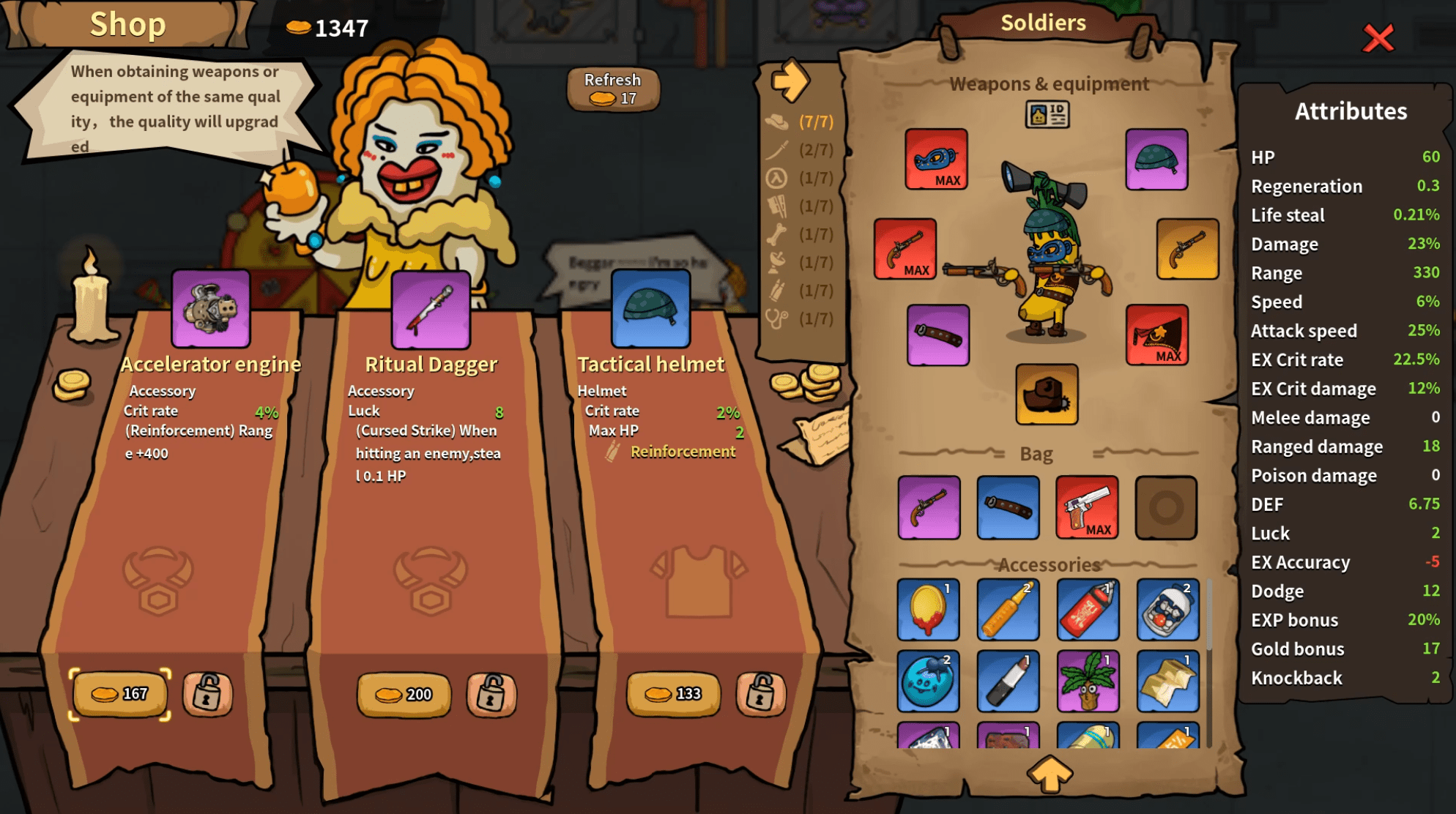Viewport: 1456px width, 814px height.
Task: Select the white MAX pistol in bag
Action: point(1087,507)
